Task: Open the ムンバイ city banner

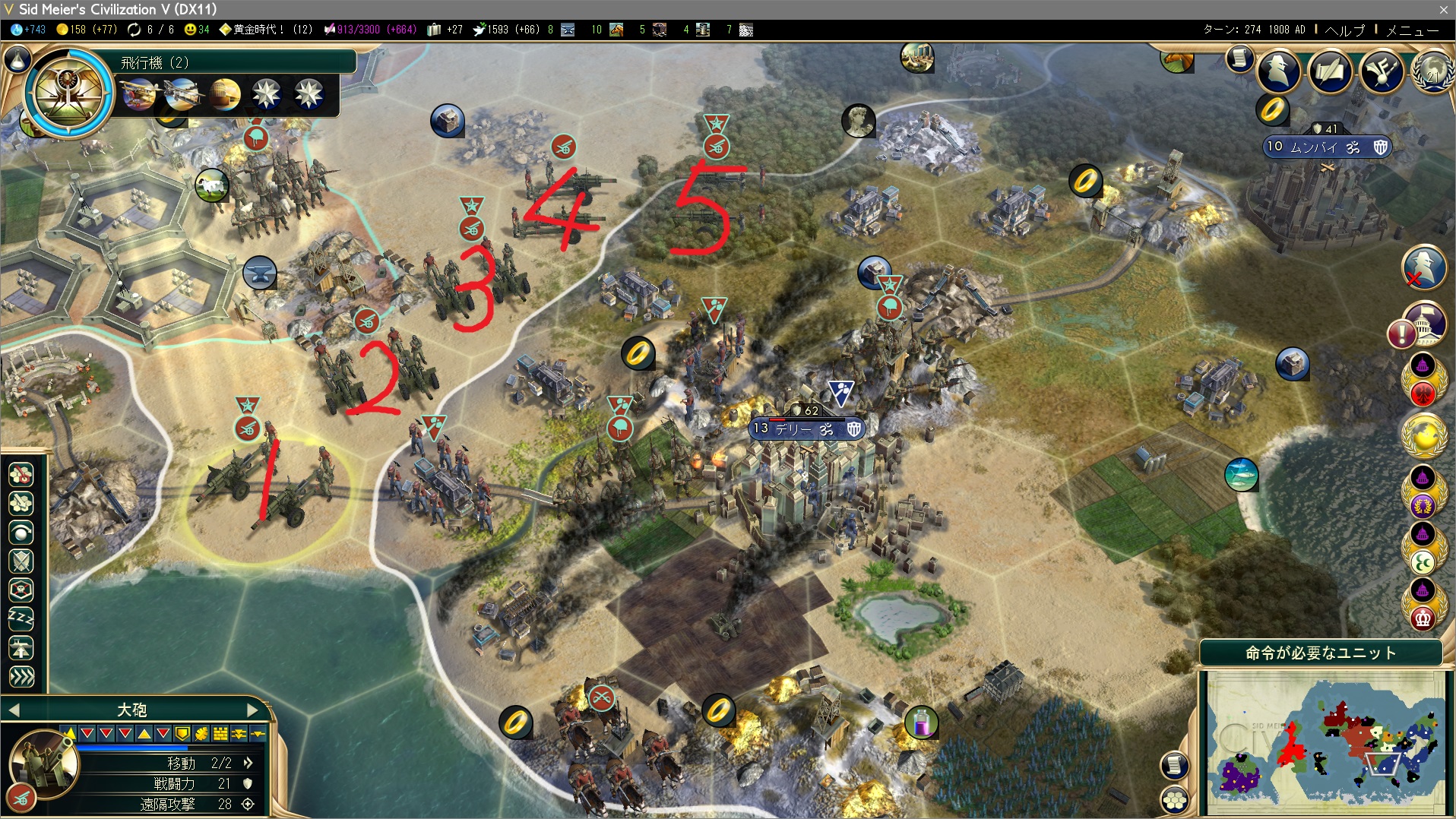Action: pos(1325,147)
